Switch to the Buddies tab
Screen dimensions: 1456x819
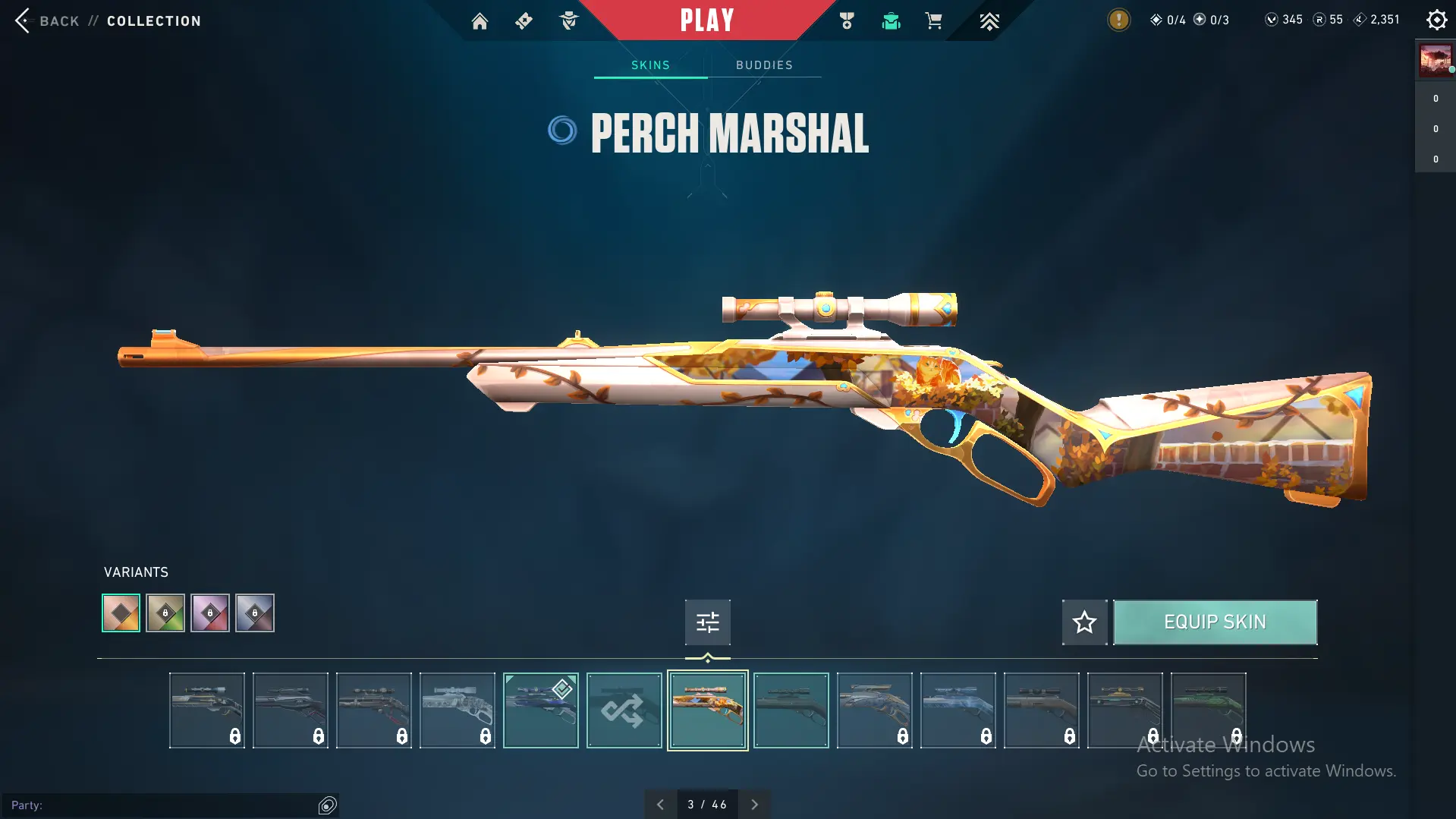pyautogui.click(x=764, y=65)
